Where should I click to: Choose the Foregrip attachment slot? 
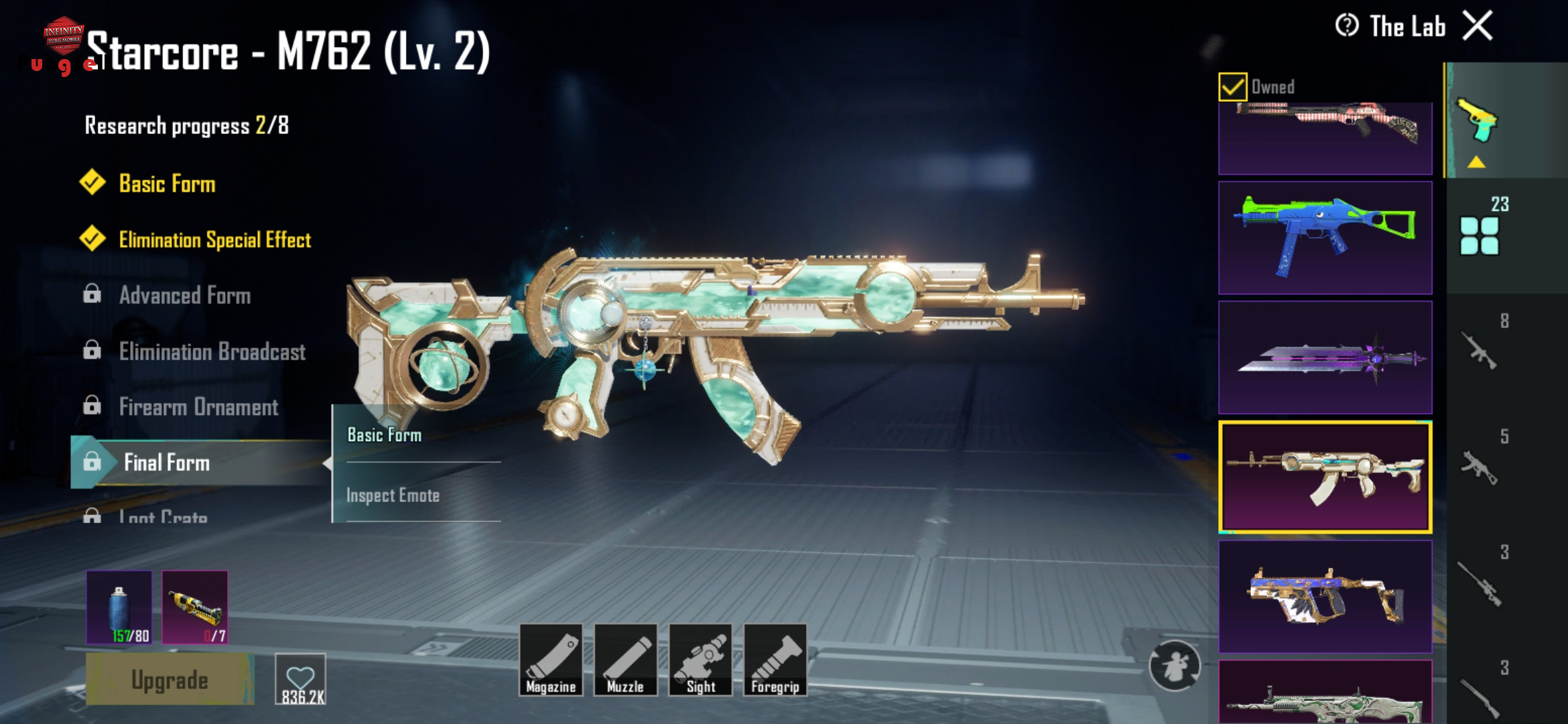tap(775, 660)
